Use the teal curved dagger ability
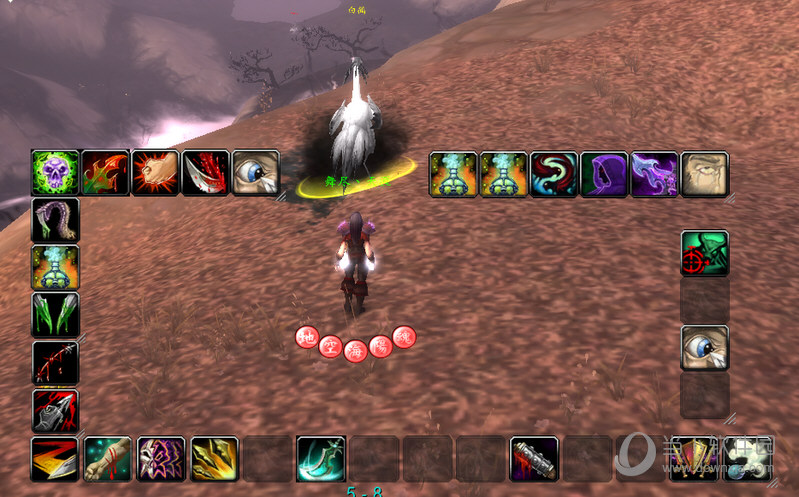Screen dimensions: 799x497 (320, 459)
